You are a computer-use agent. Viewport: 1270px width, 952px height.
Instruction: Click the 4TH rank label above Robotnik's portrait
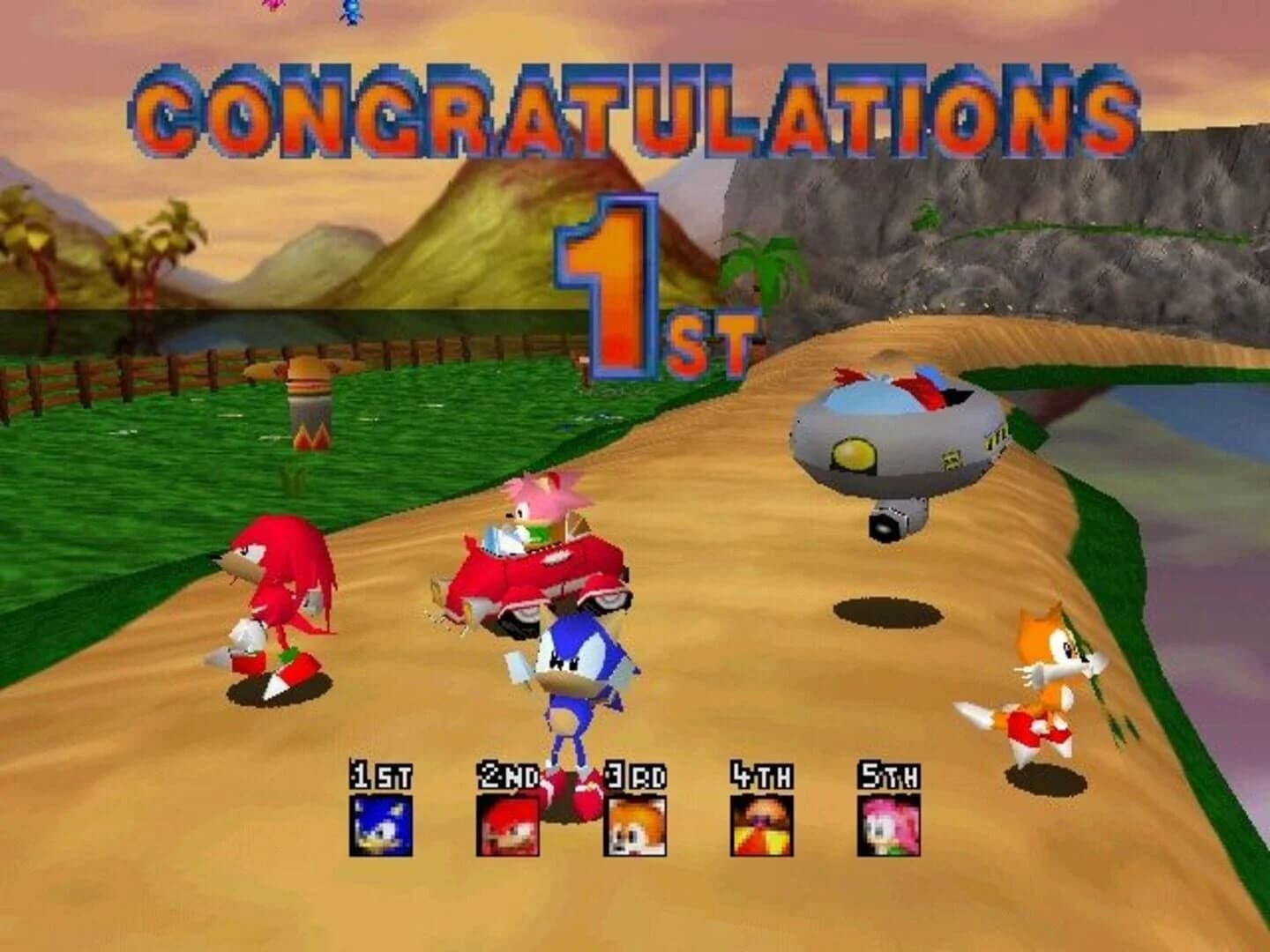[760, 774]
